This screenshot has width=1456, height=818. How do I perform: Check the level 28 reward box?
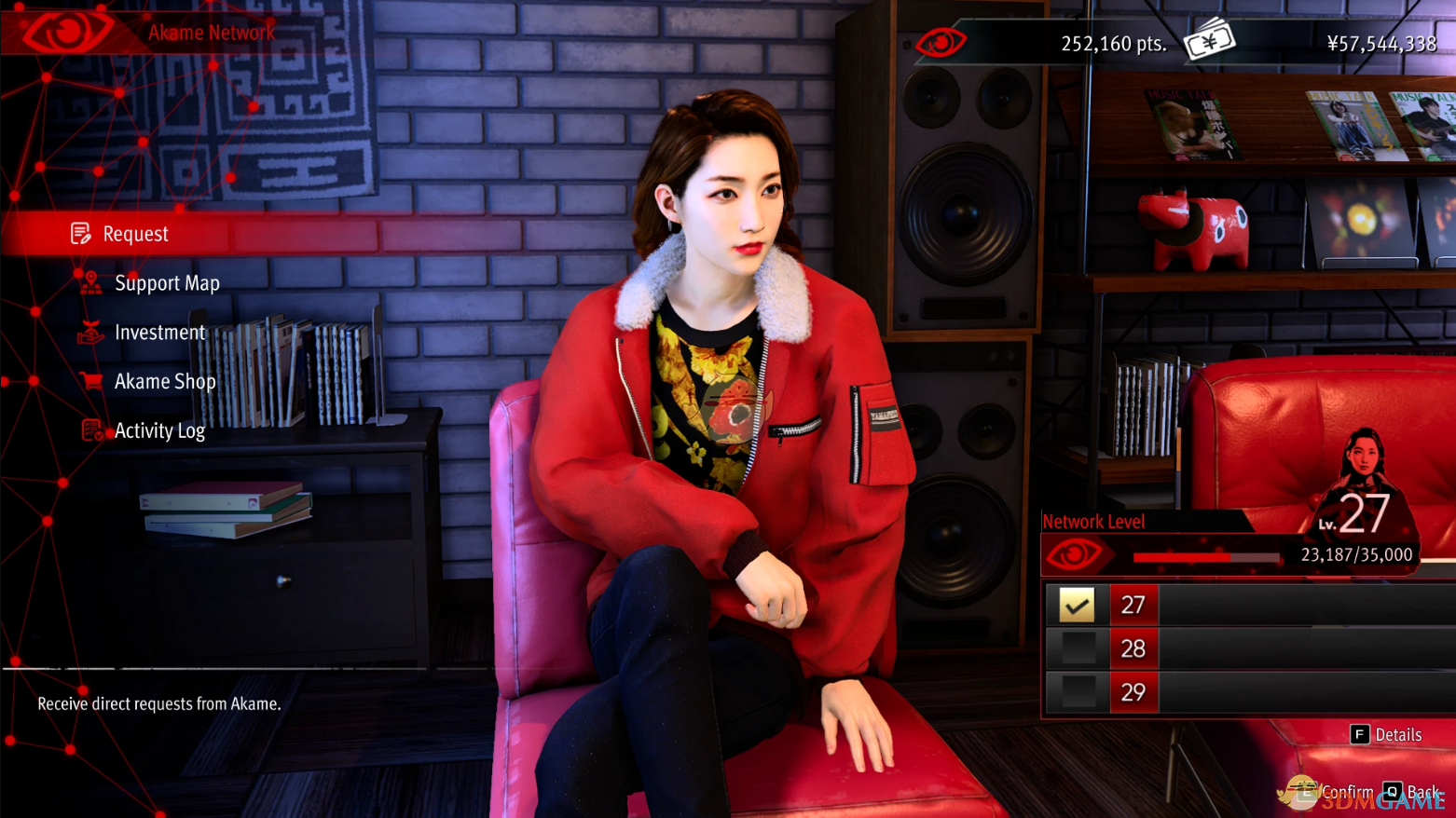pos(1078,648)
